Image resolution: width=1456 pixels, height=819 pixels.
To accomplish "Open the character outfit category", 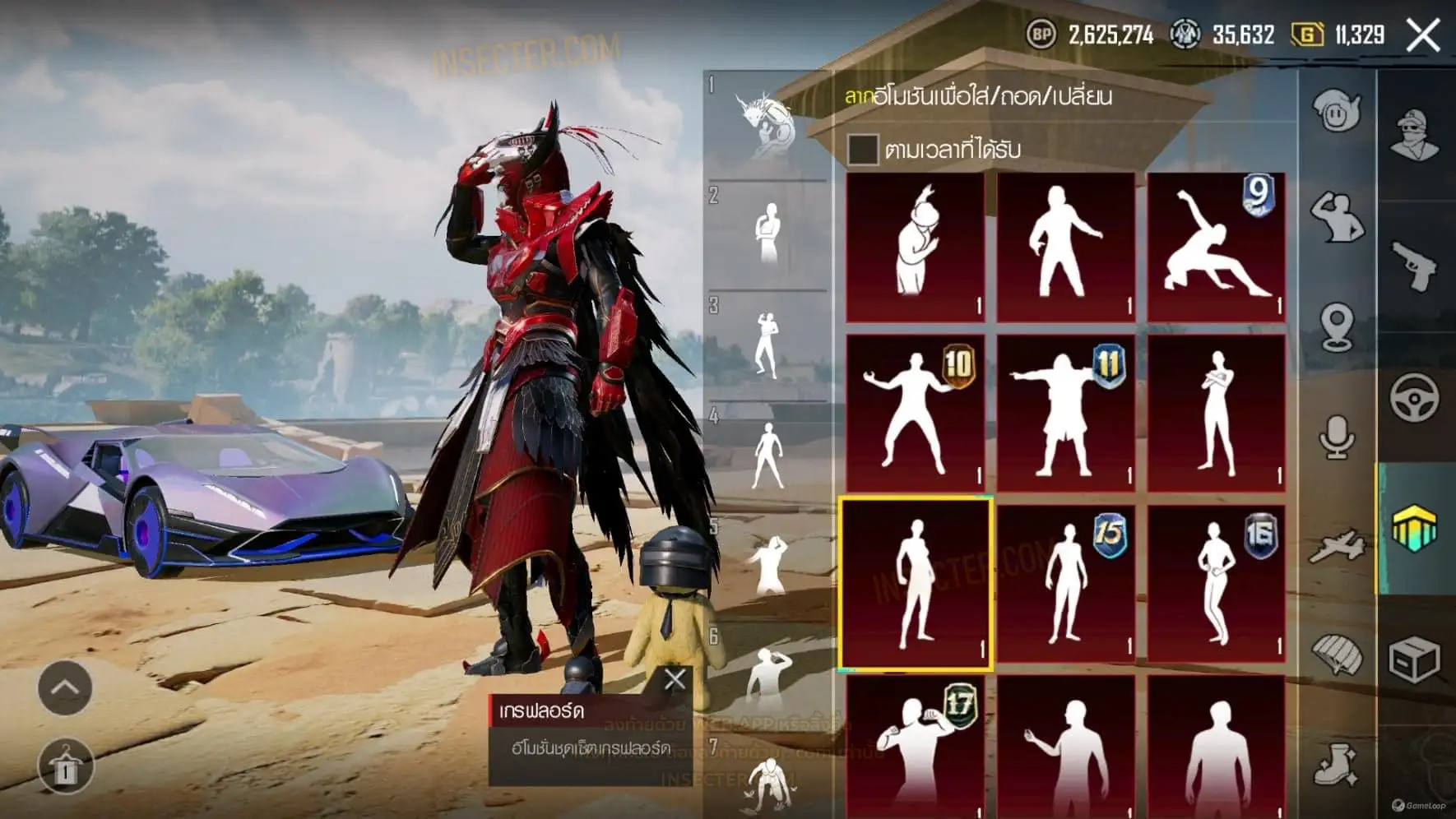I will [1414, 135].
